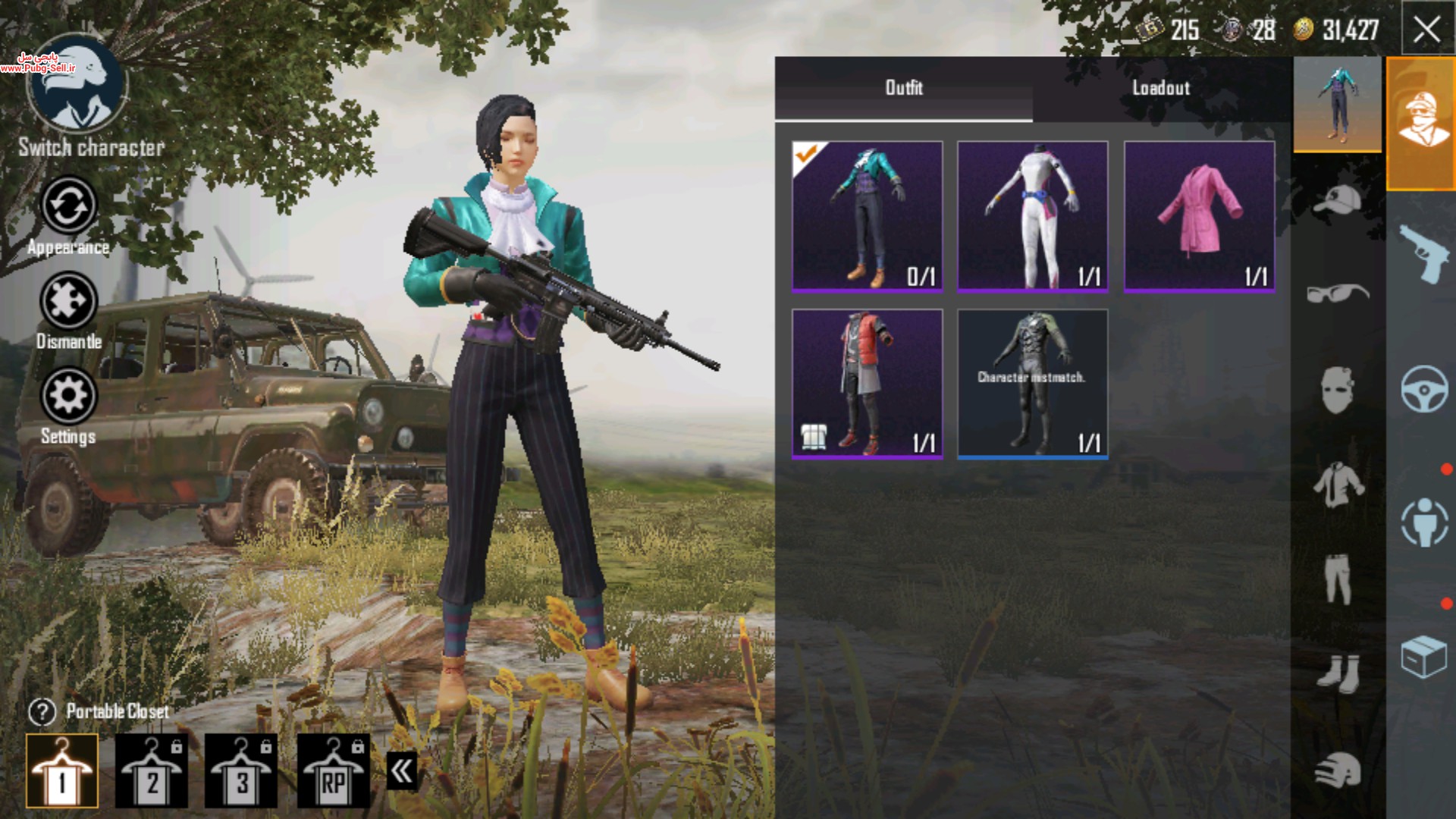Open the sunglasses eyewear category
This screenshot has height=819, width=1456.
point(1338,292)
